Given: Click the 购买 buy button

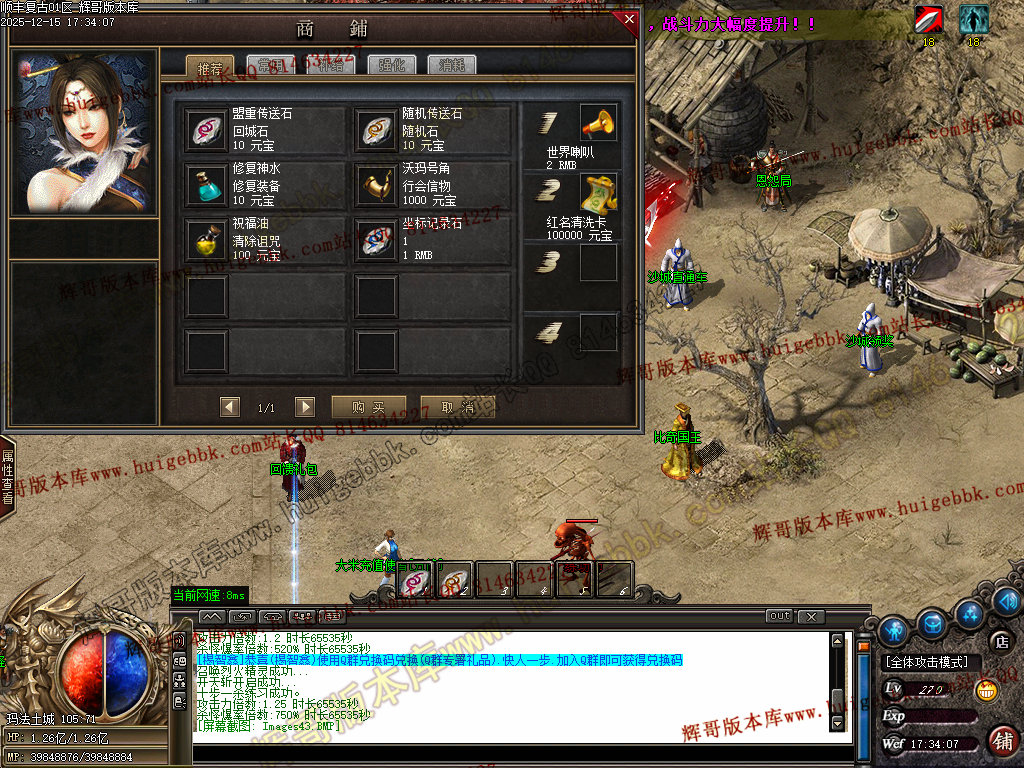Looking at the screenshot, I should (367, 407).
